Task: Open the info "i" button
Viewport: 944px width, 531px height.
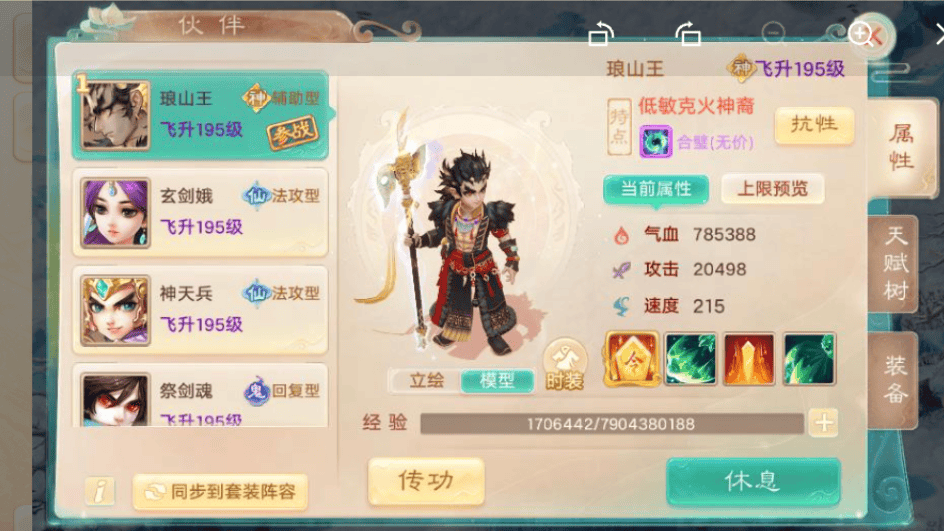Action: tap(99, 491)
